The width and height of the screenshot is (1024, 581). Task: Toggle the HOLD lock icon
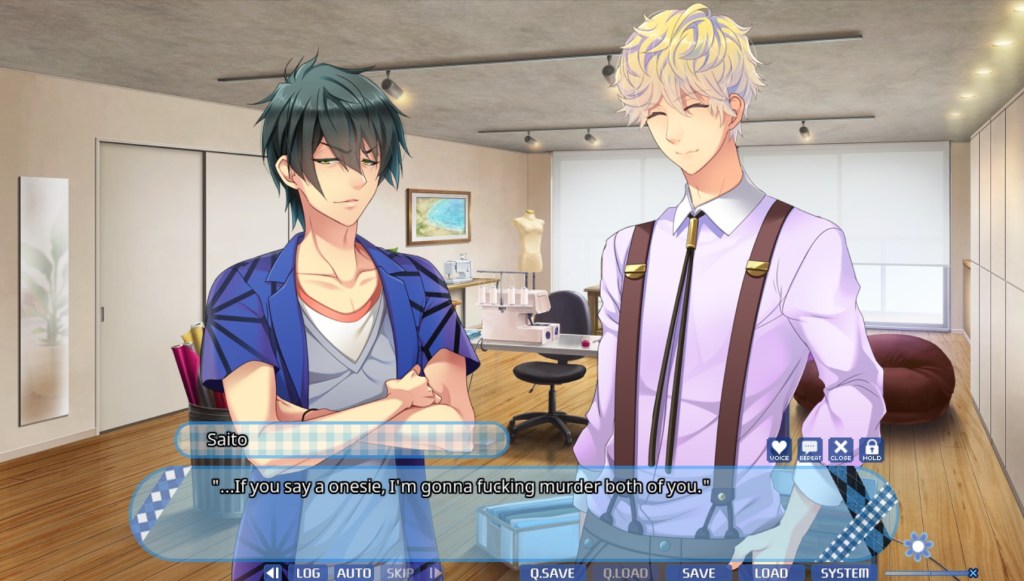click(871, 450)
